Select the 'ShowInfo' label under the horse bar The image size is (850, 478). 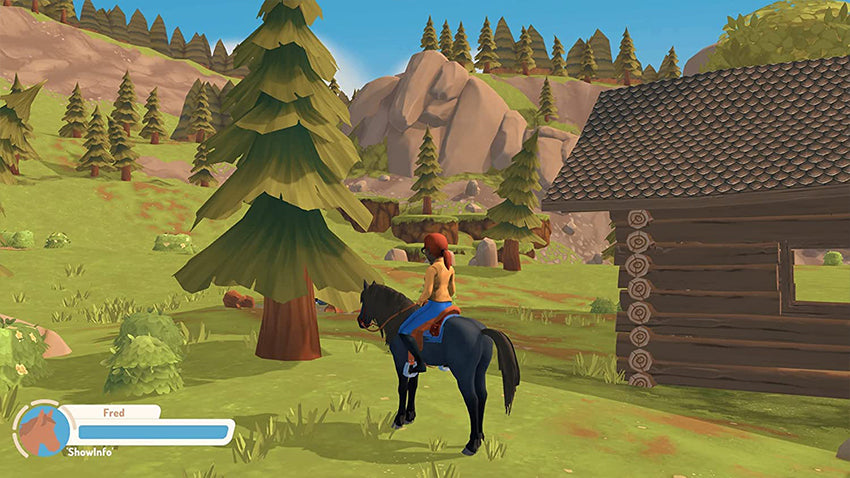93,452
